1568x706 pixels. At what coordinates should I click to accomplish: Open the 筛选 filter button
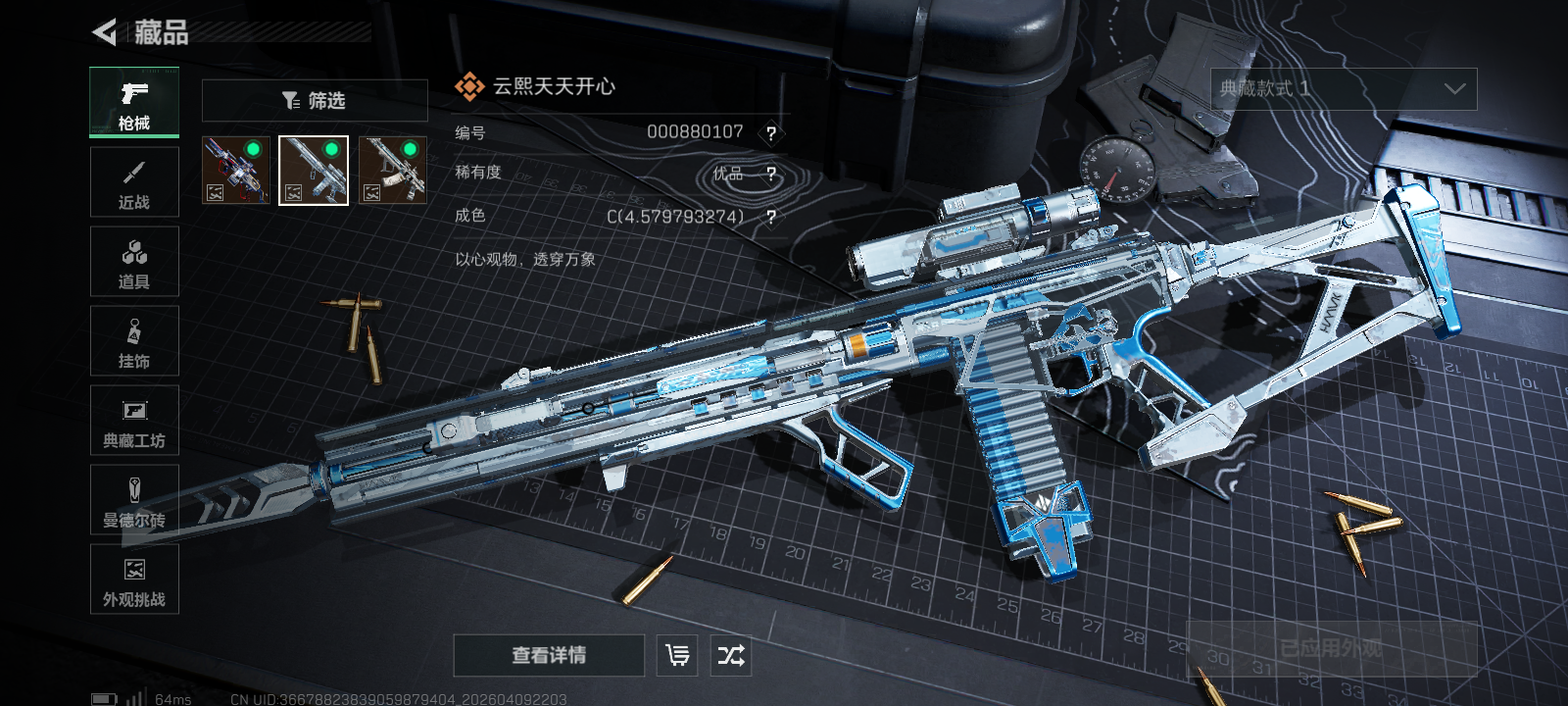[x=315, y=101]
